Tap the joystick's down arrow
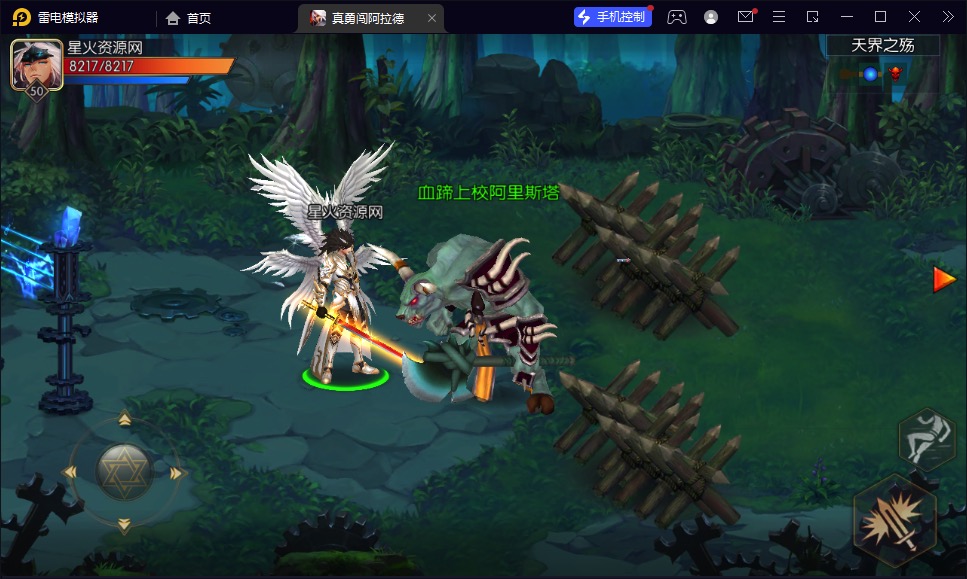Image resolution: width=967 pixels, height=579 pixels. point(124,524)
